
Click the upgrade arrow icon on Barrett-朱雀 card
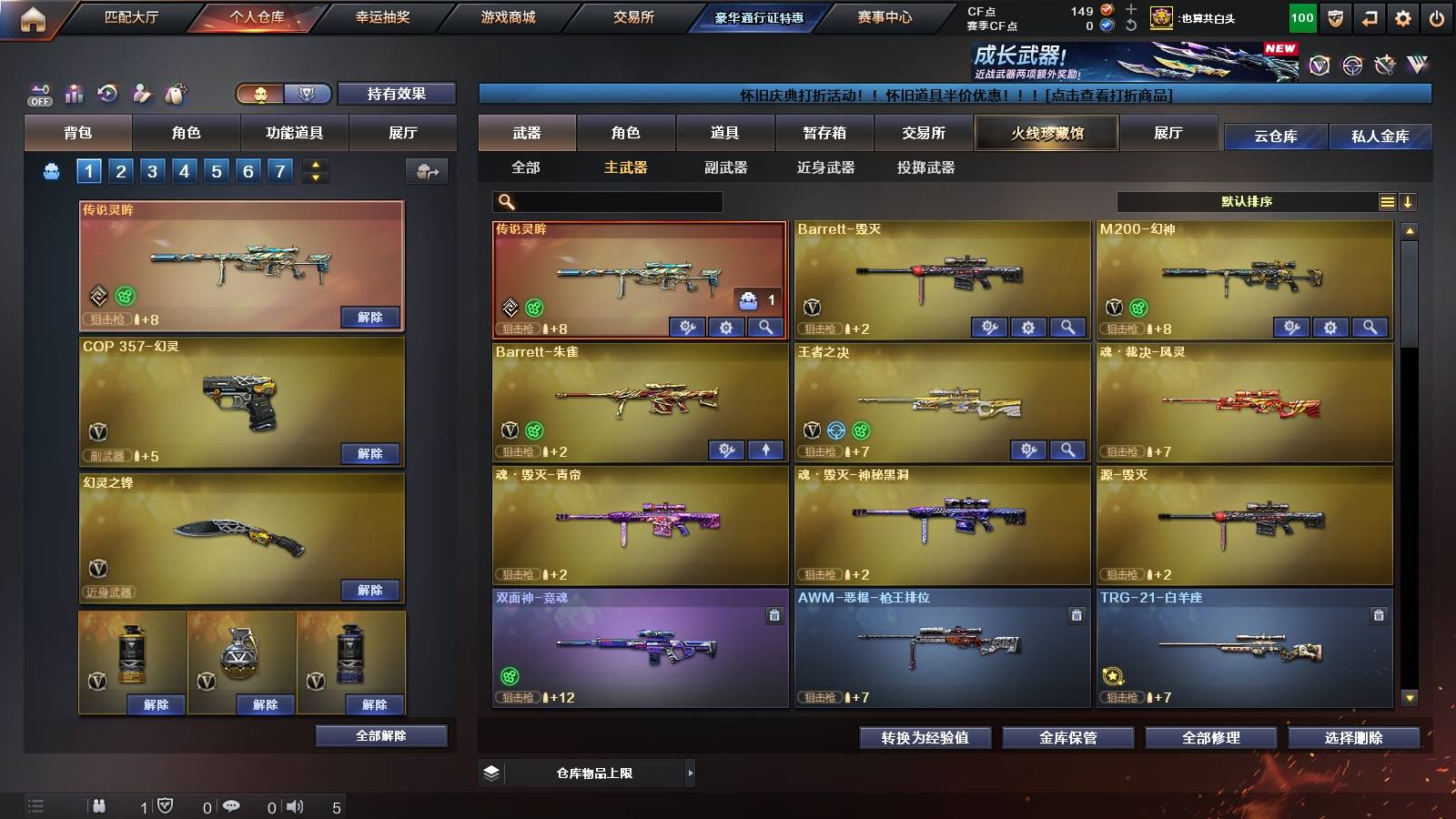(765, 450)
